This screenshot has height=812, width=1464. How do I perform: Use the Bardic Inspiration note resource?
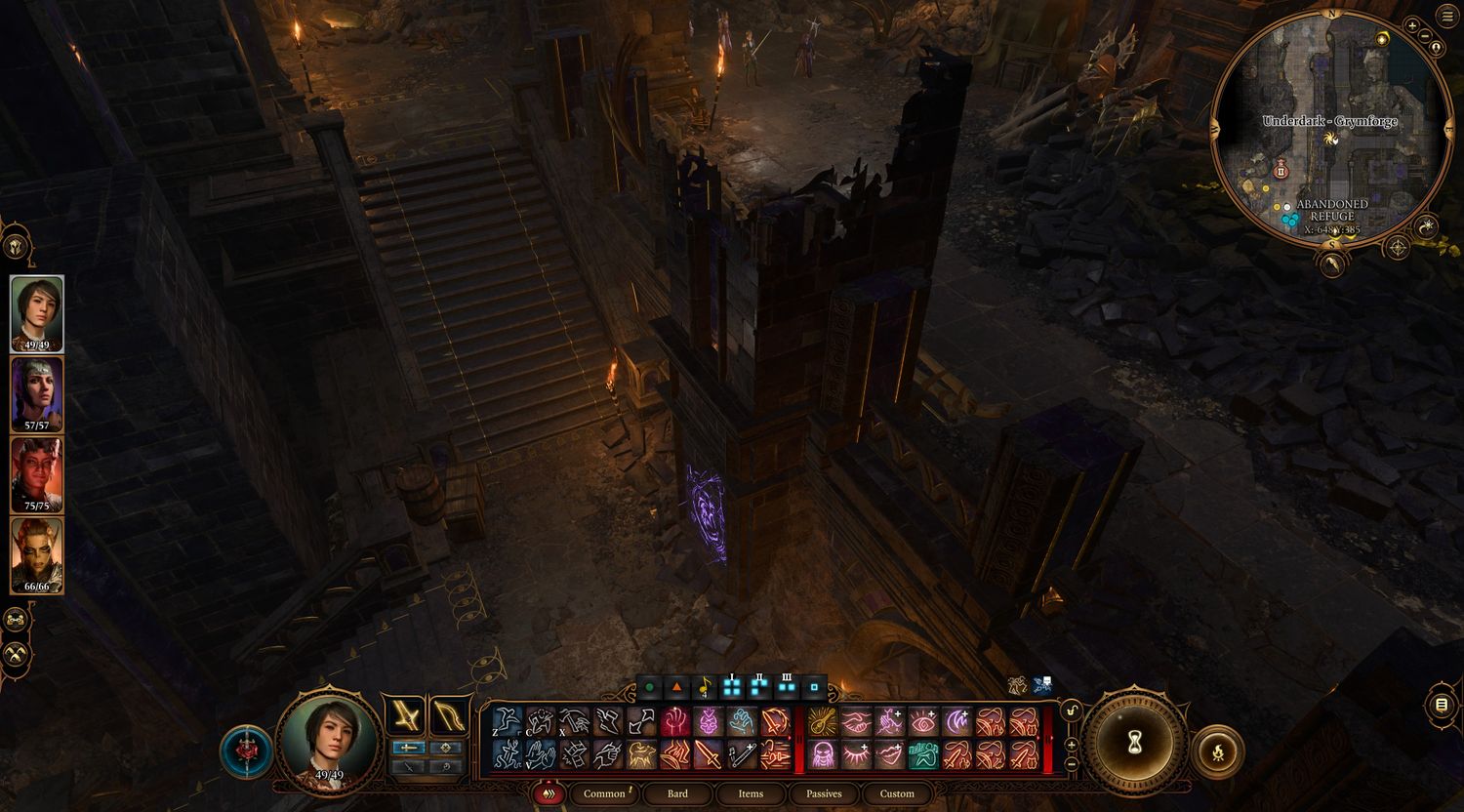(705, 688)
